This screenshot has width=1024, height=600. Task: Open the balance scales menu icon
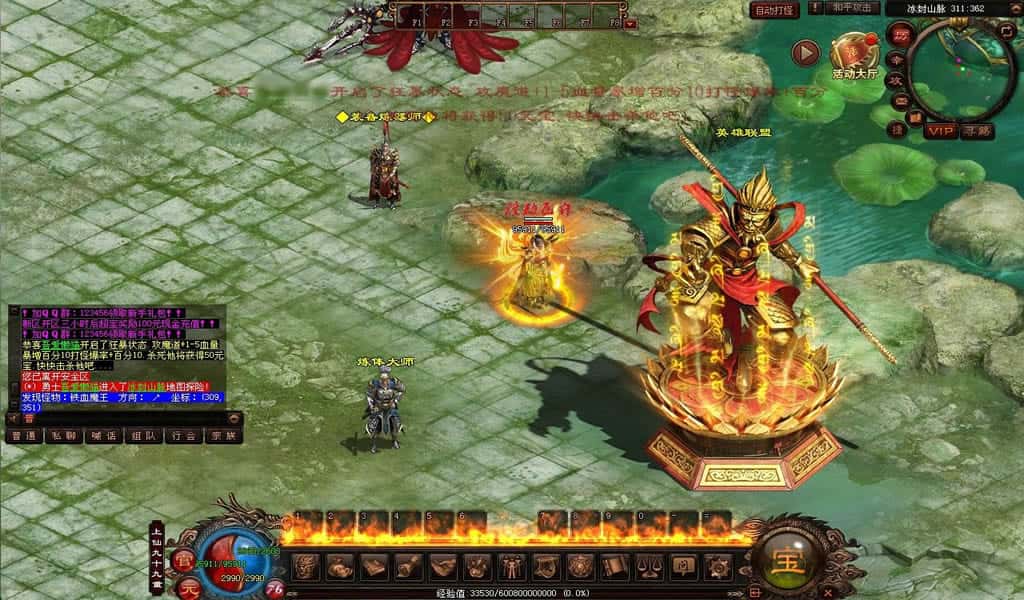(646, 567)
